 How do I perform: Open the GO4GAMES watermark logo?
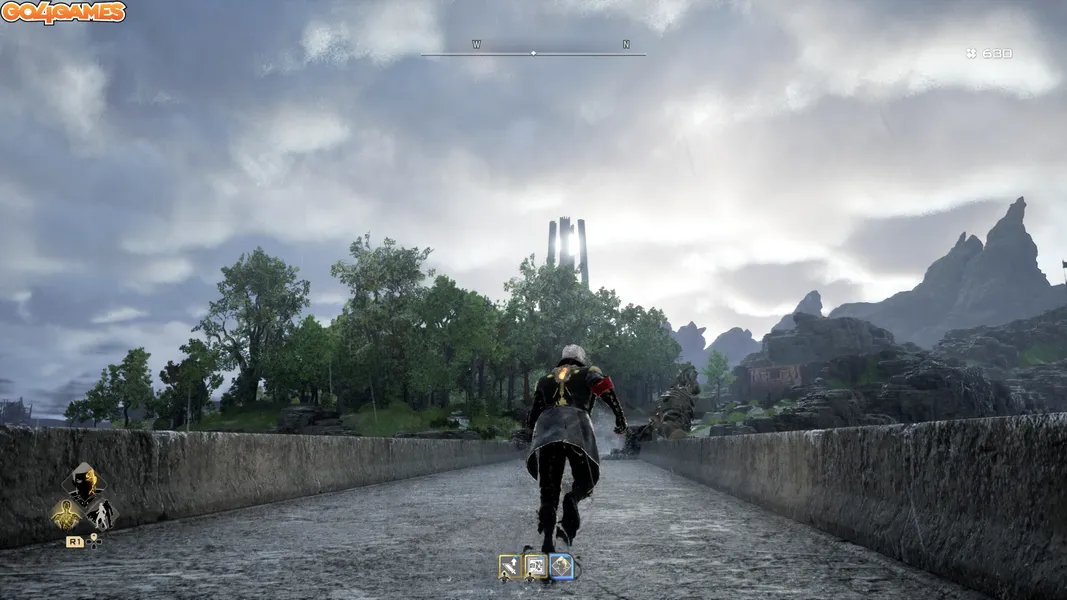(63, 12)
